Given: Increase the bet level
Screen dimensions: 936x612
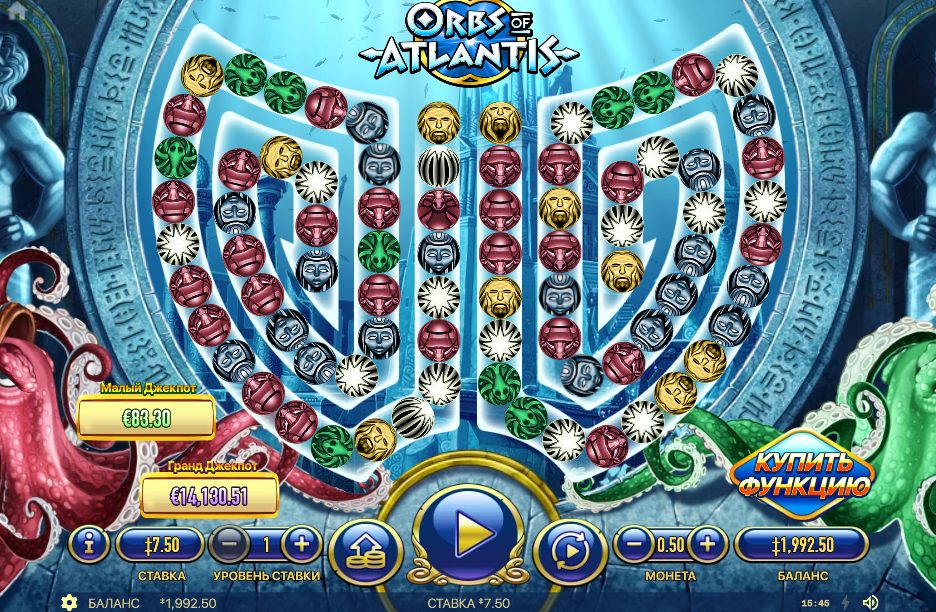Looking at the screenshot, I should pos(301,545).
